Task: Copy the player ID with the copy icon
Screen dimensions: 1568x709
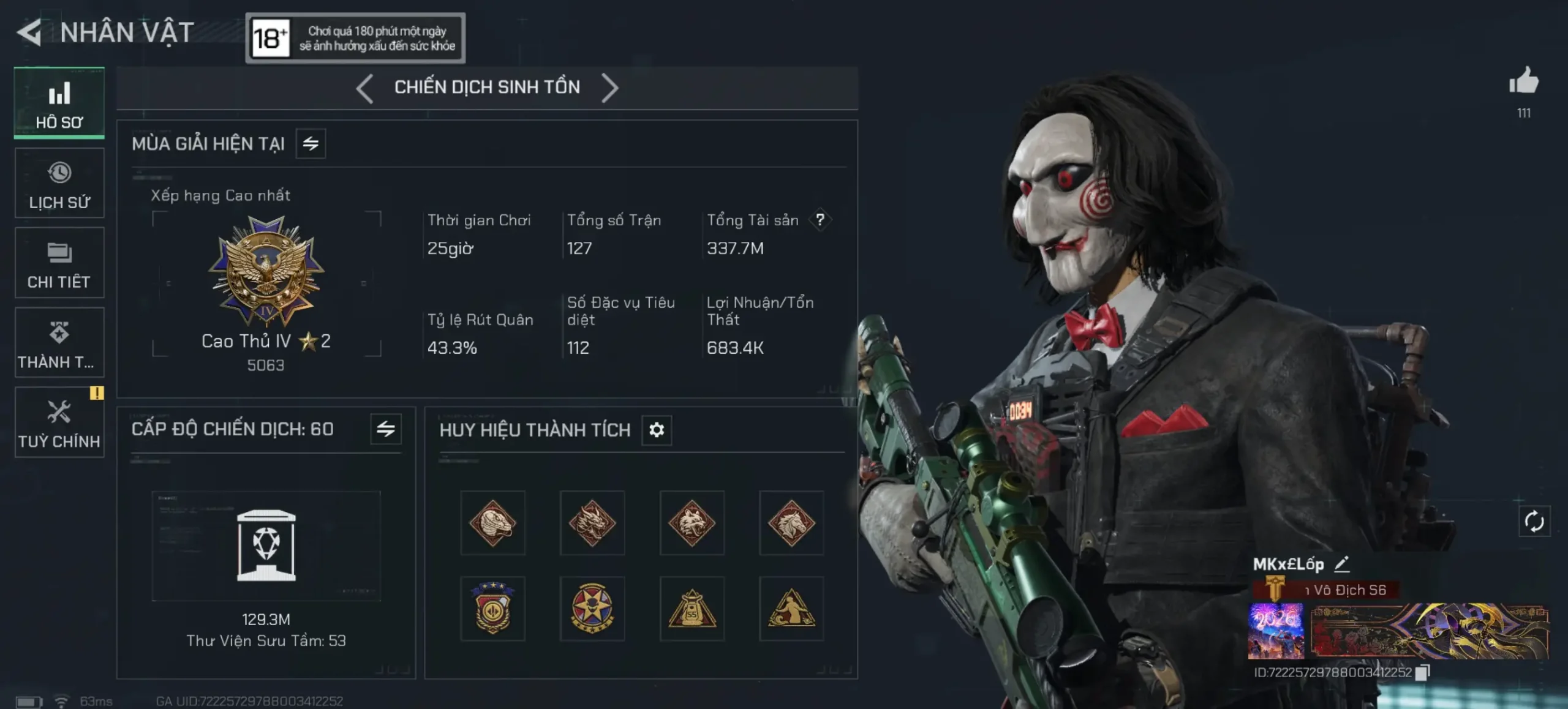Action: click(1422, 672)
